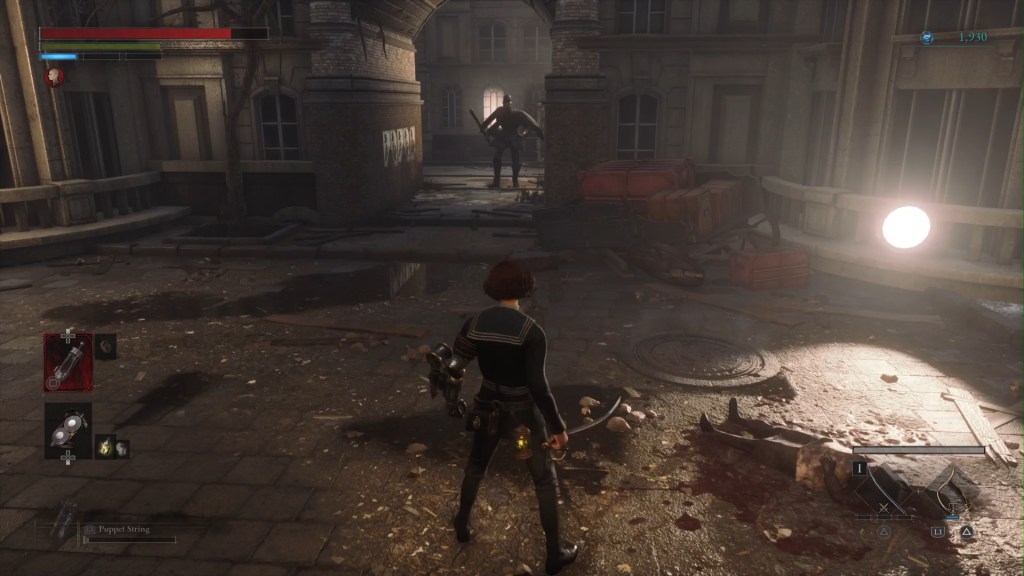Click the red head status icon
1024x576 pixels.
pos(50,76)
